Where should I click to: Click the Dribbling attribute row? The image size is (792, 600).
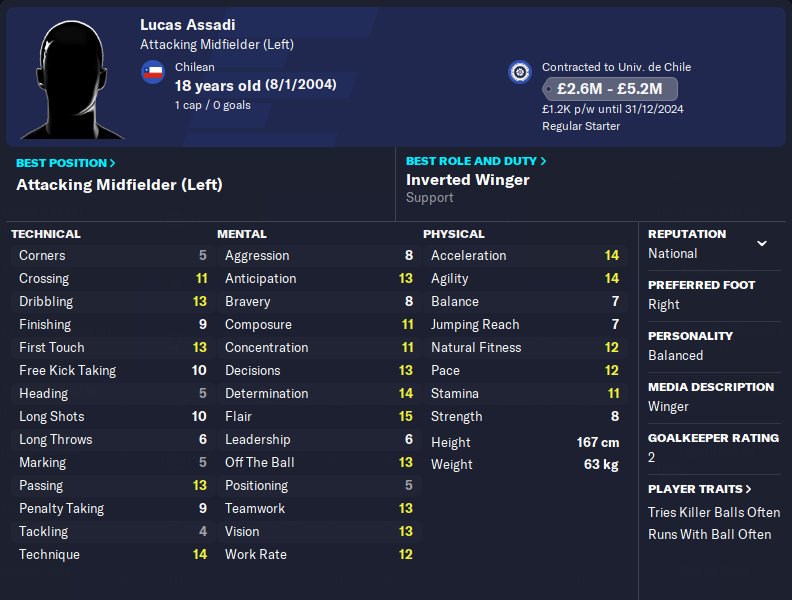[x=112, y=301]
